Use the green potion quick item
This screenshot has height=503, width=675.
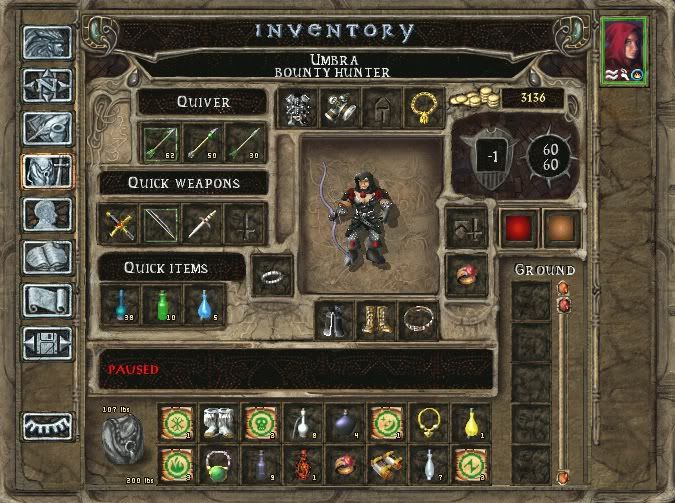pos(161,304)
